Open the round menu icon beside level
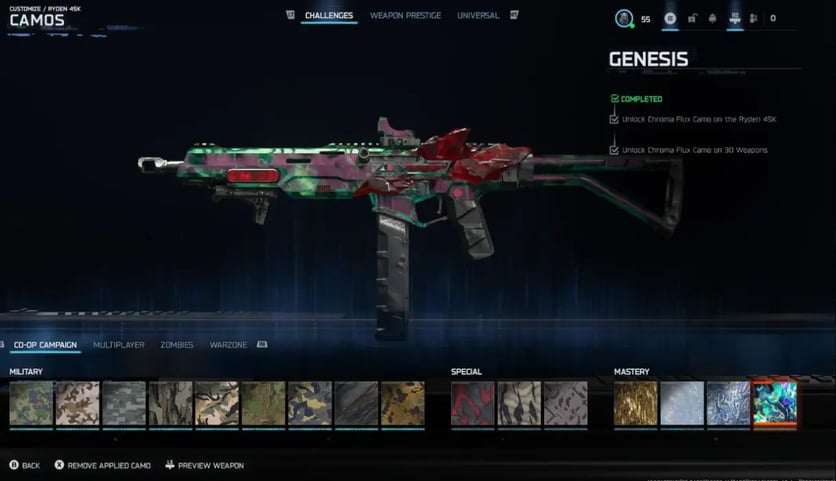Screen dimensions: 836x481 click(670, 18)
